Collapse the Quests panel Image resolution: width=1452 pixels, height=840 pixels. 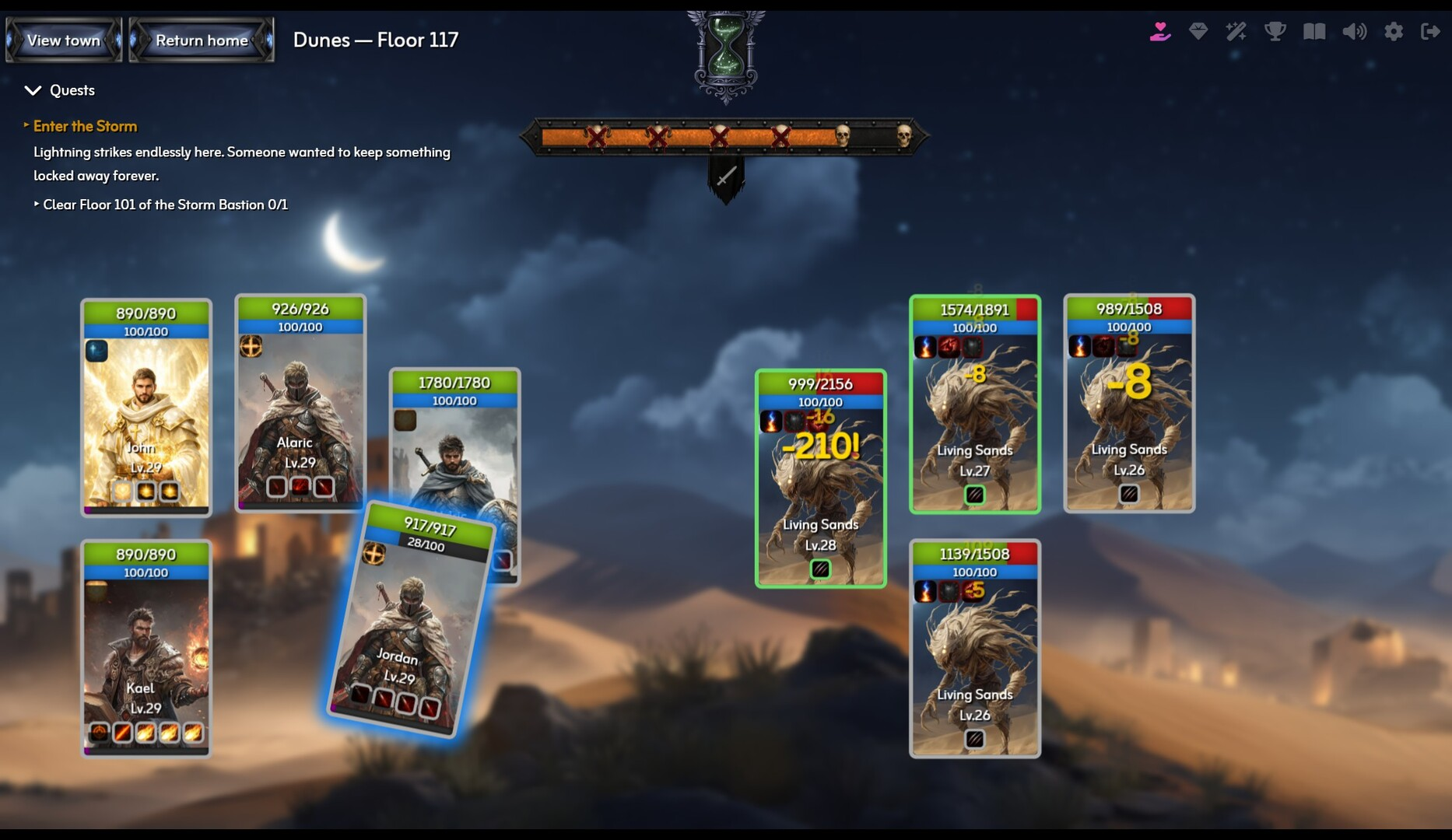33,90
